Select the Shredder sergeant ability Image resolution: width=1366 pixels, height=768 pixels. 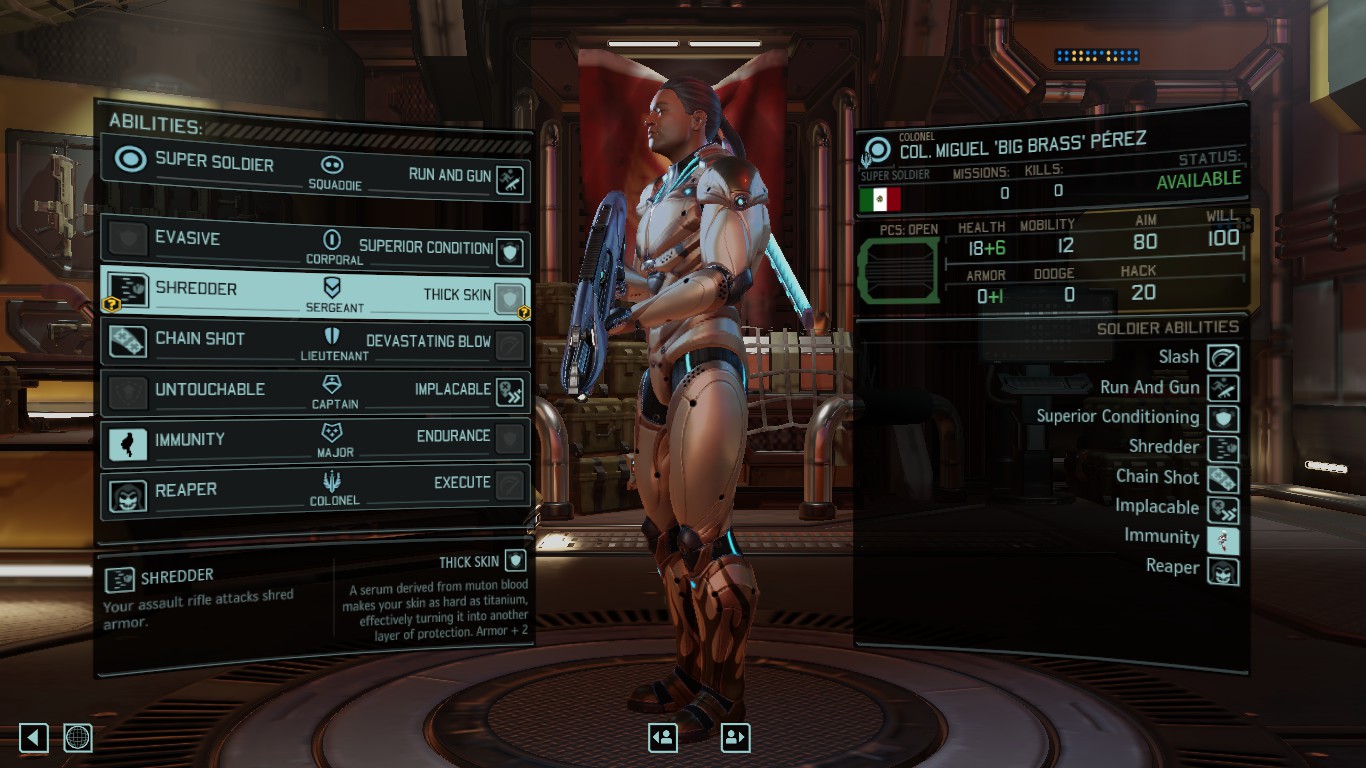coord(128,289)
